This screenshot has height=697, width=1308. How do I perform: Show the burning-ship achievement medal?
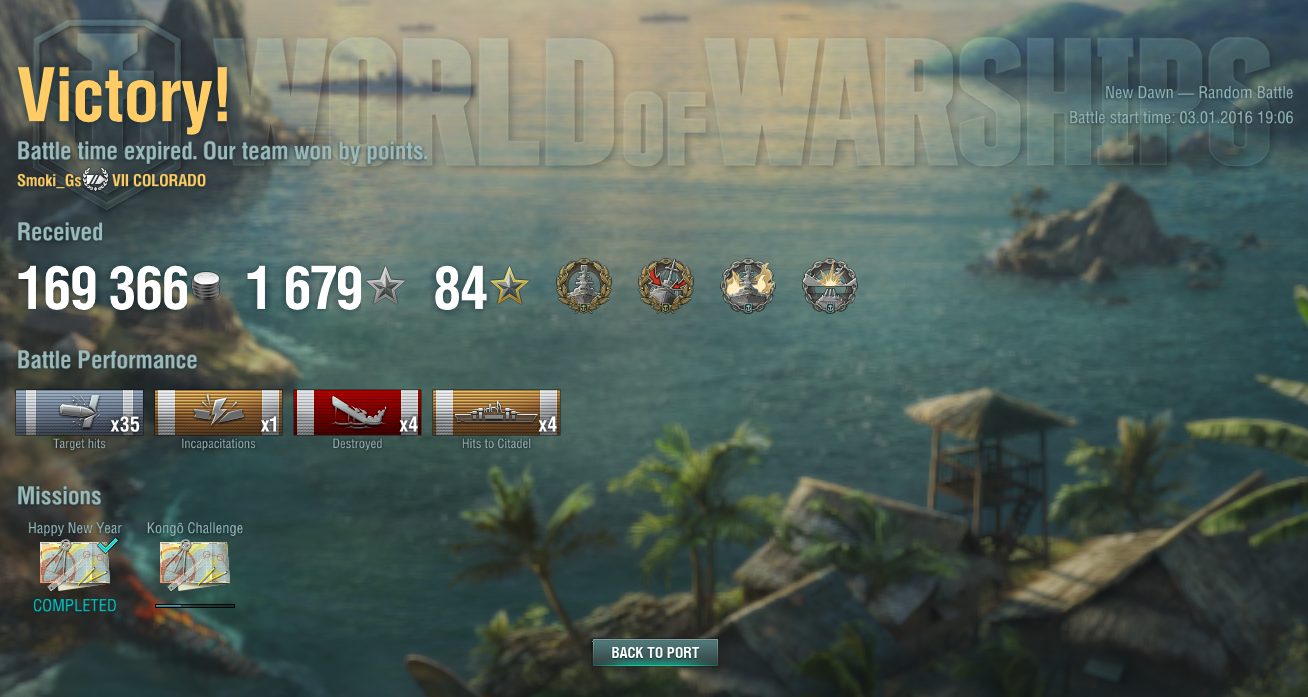point(747,287)
